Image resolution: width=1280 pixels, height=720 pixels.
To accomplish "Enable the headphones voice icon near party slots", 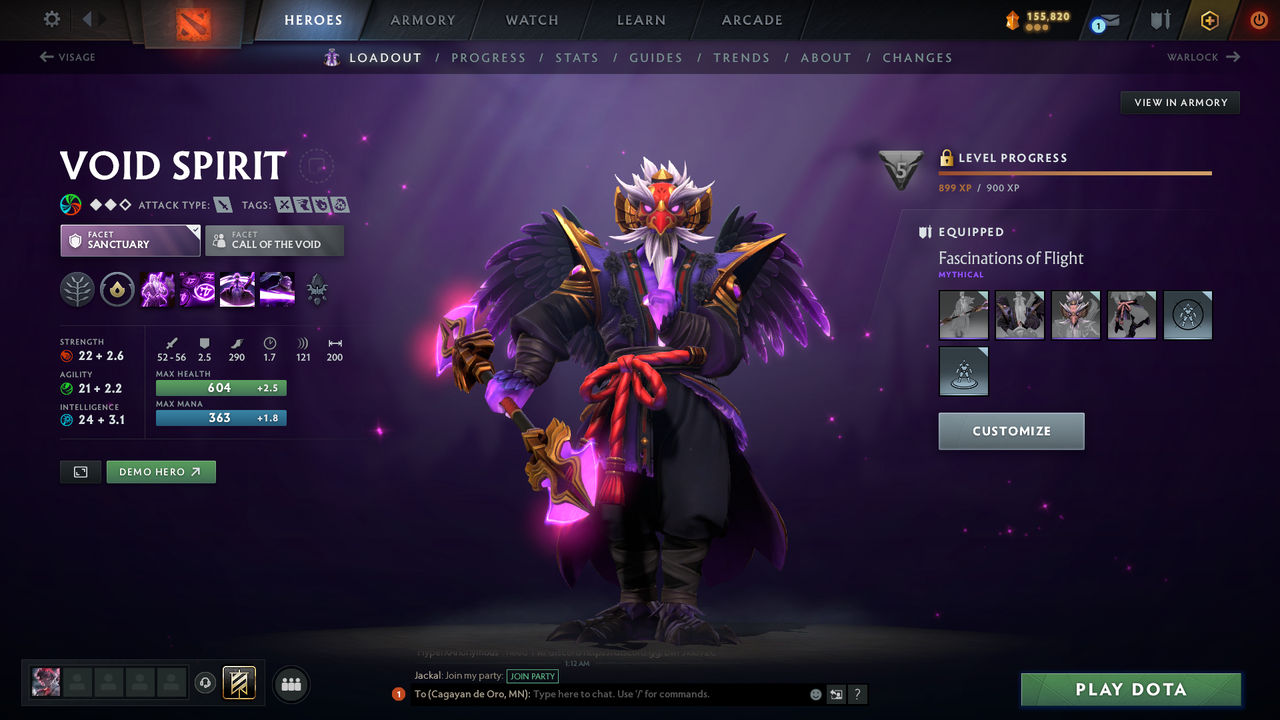I will [206, 683].
